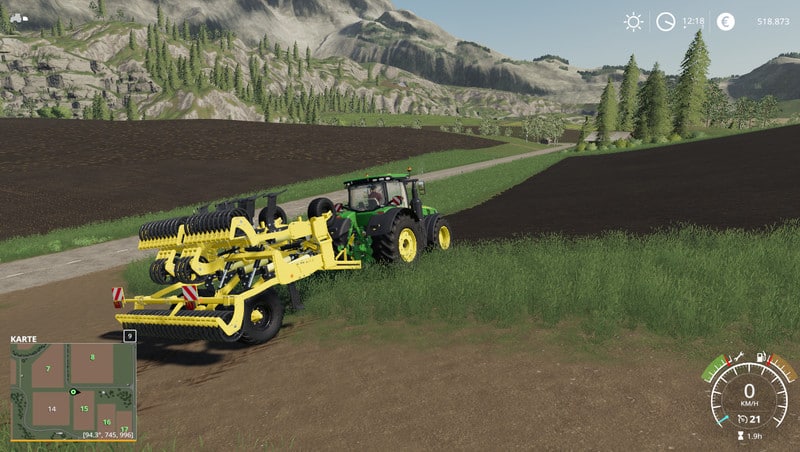Pick field 15 on the minimap
Screen dimensions: 800x452
pos(86,409)
